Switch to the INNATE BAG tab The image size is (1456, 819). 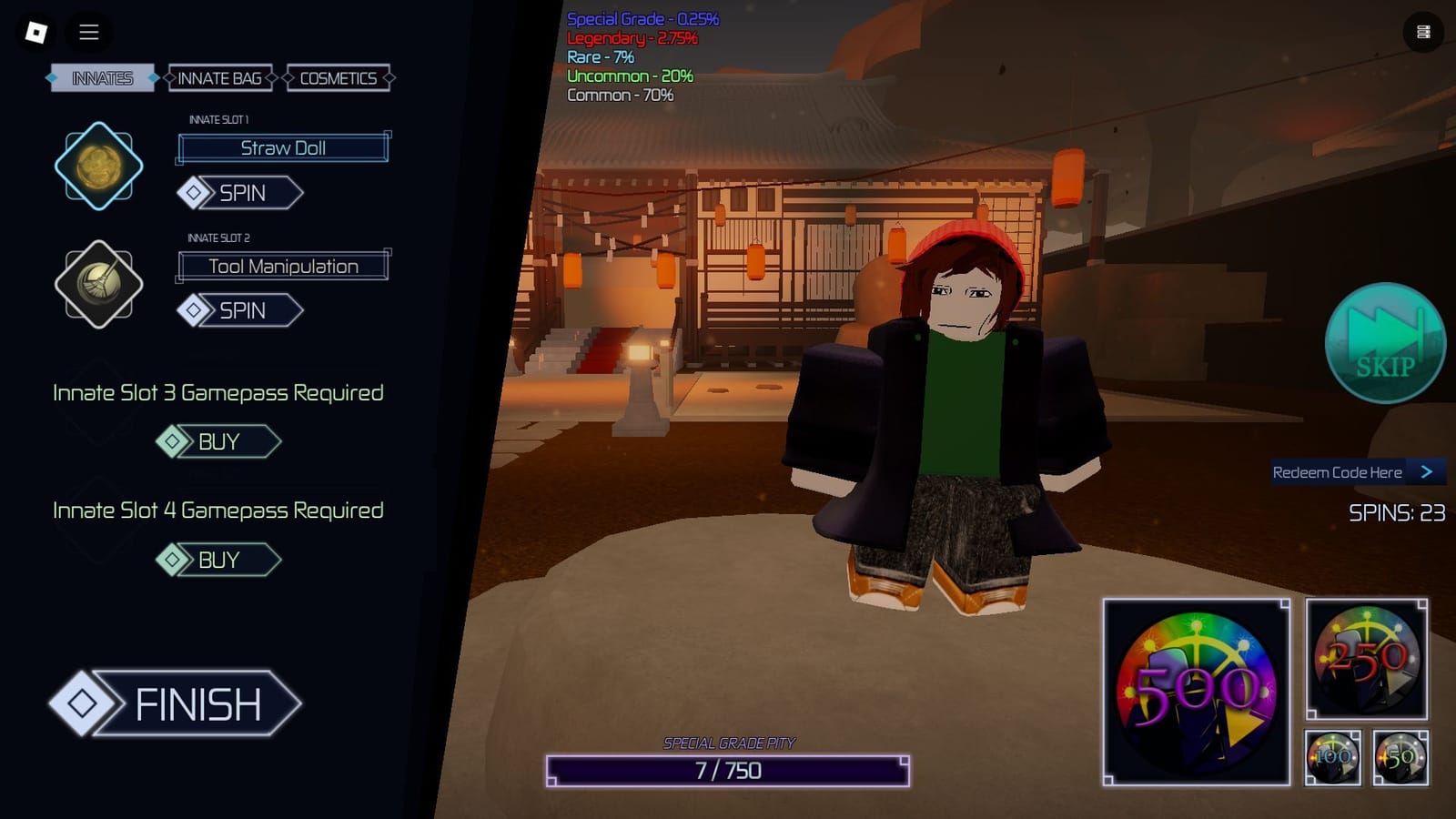click(219, 78)
